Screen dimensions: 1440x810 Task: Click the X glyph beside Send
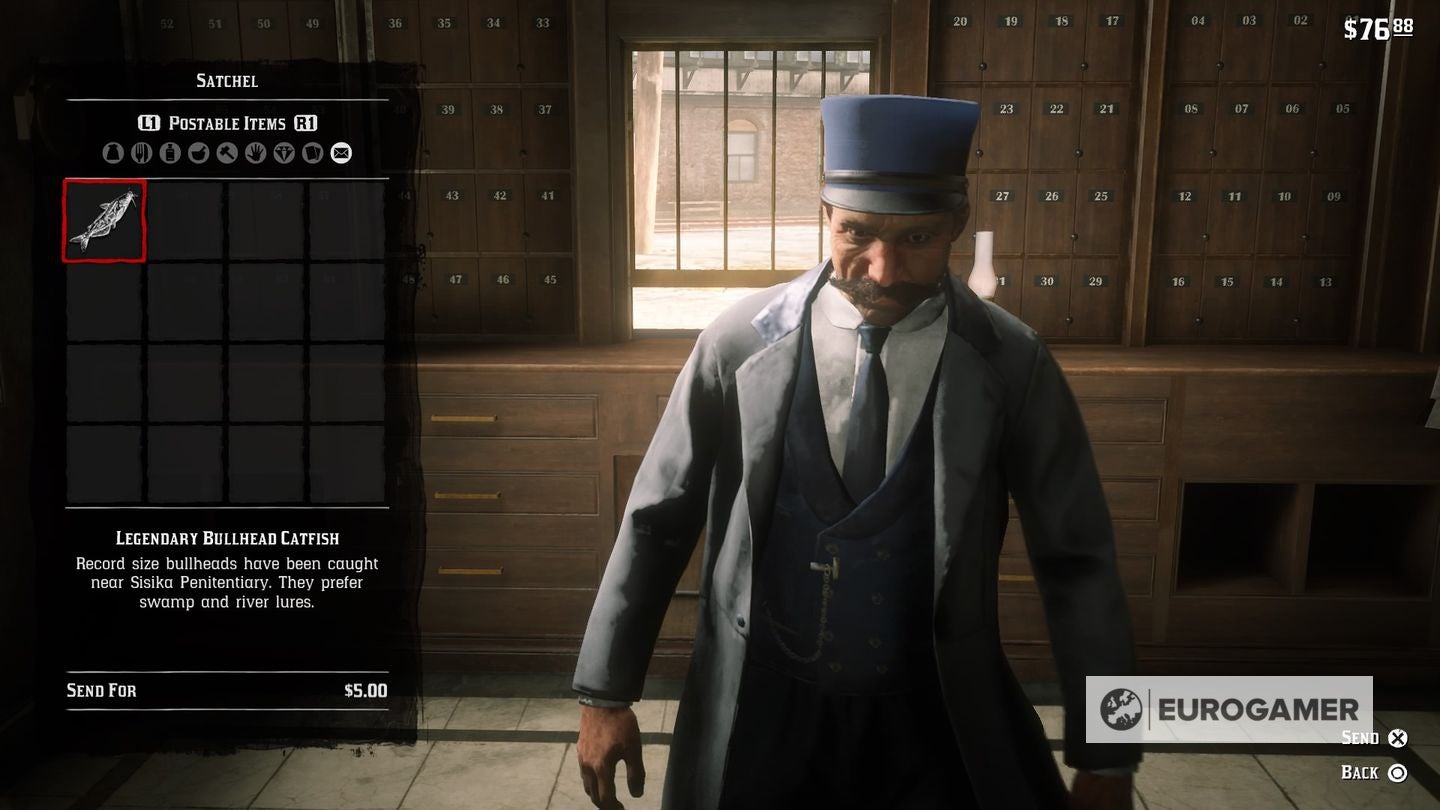(x=1397, y=738)
